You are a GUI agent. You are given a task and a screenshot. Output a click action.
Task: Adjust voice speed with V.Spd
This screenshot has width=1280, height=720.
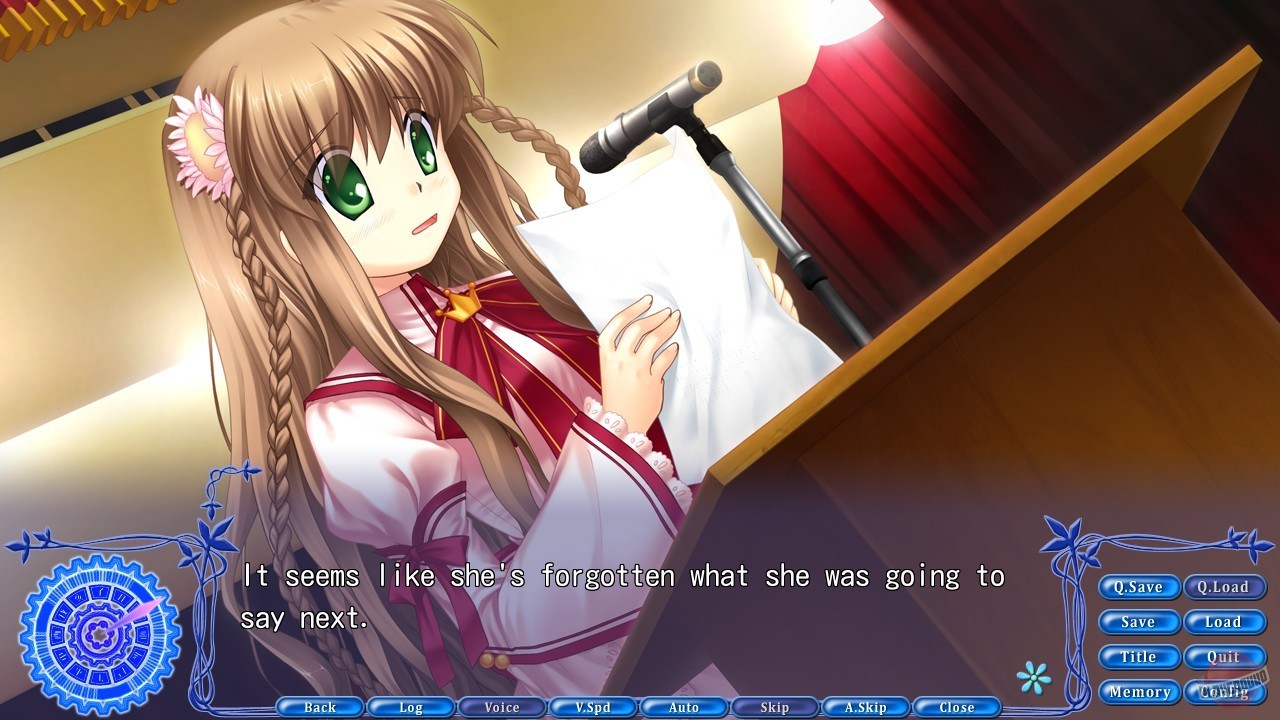[x=593, y=707]
